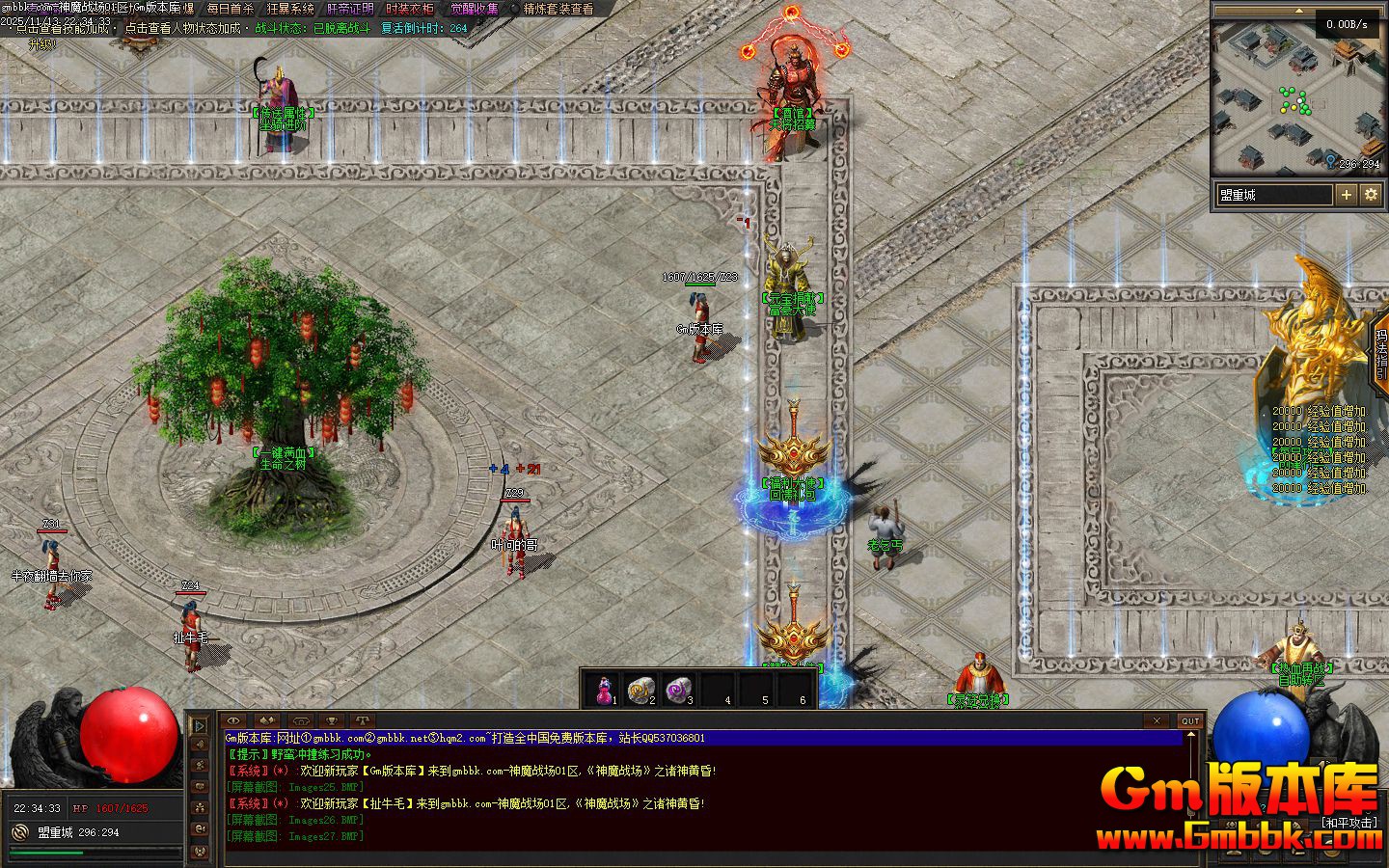Select the eye icon chat tab

[x=234, y=720]
